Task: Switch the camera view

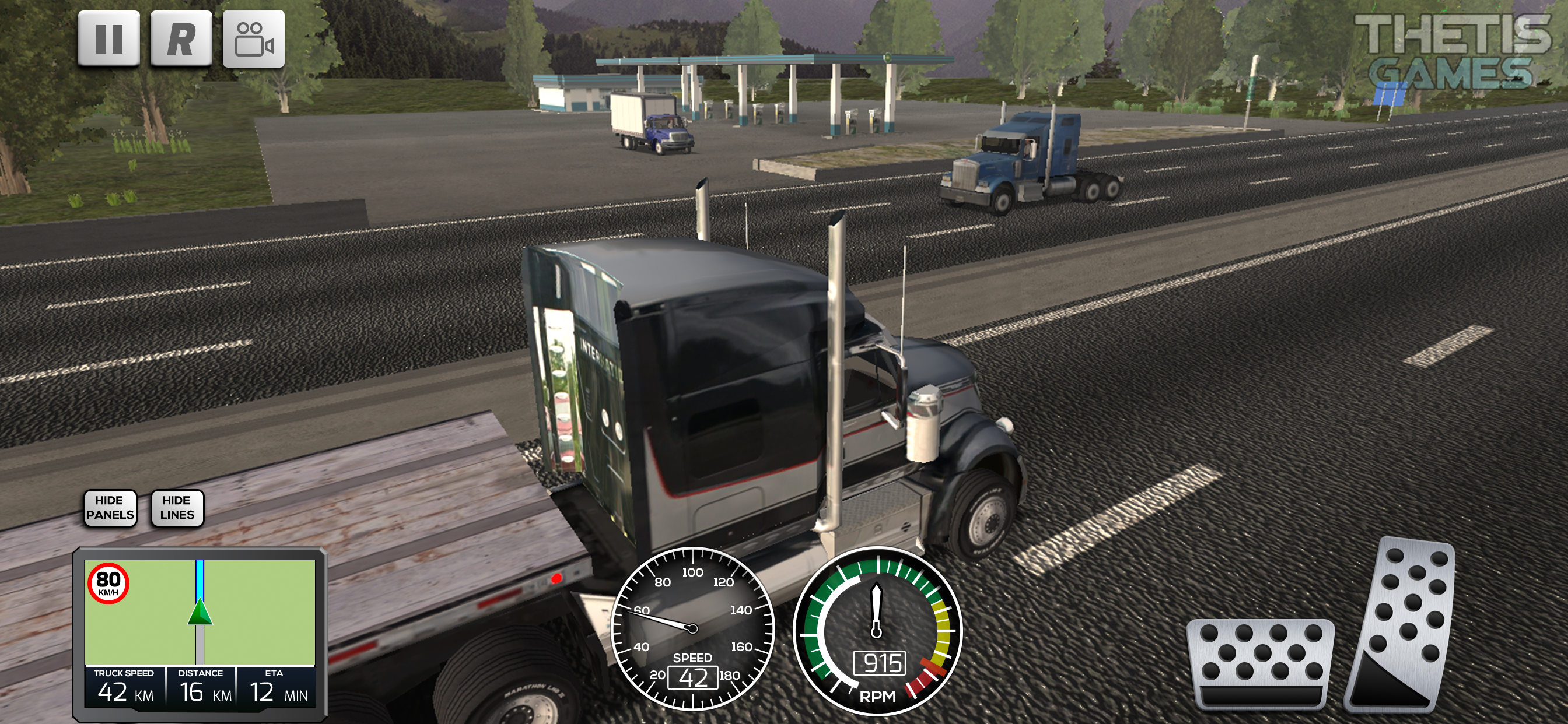Action: tap(253, 38)
